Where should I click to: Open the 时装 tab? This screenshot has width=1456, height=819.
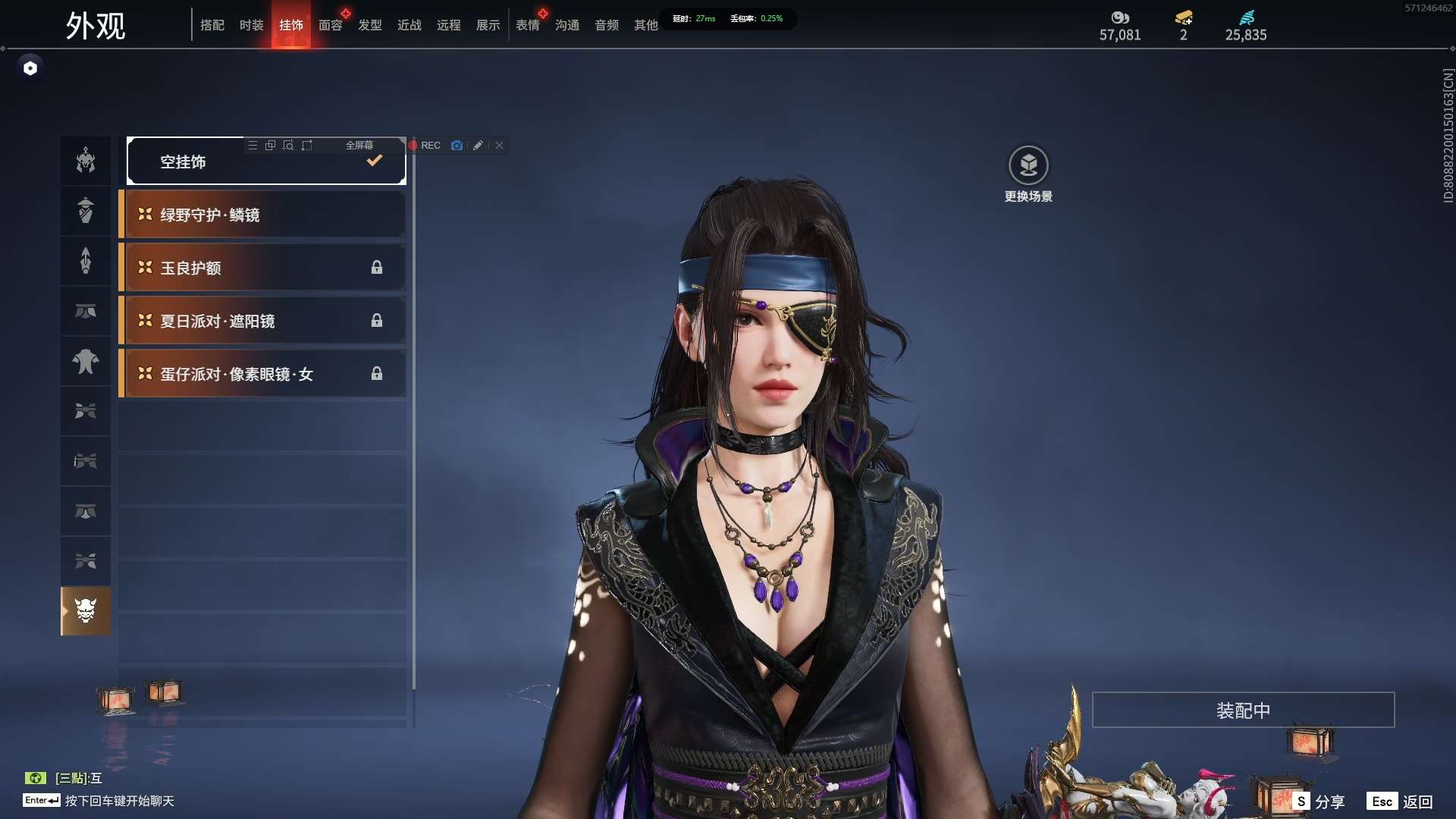click(252, 25)
